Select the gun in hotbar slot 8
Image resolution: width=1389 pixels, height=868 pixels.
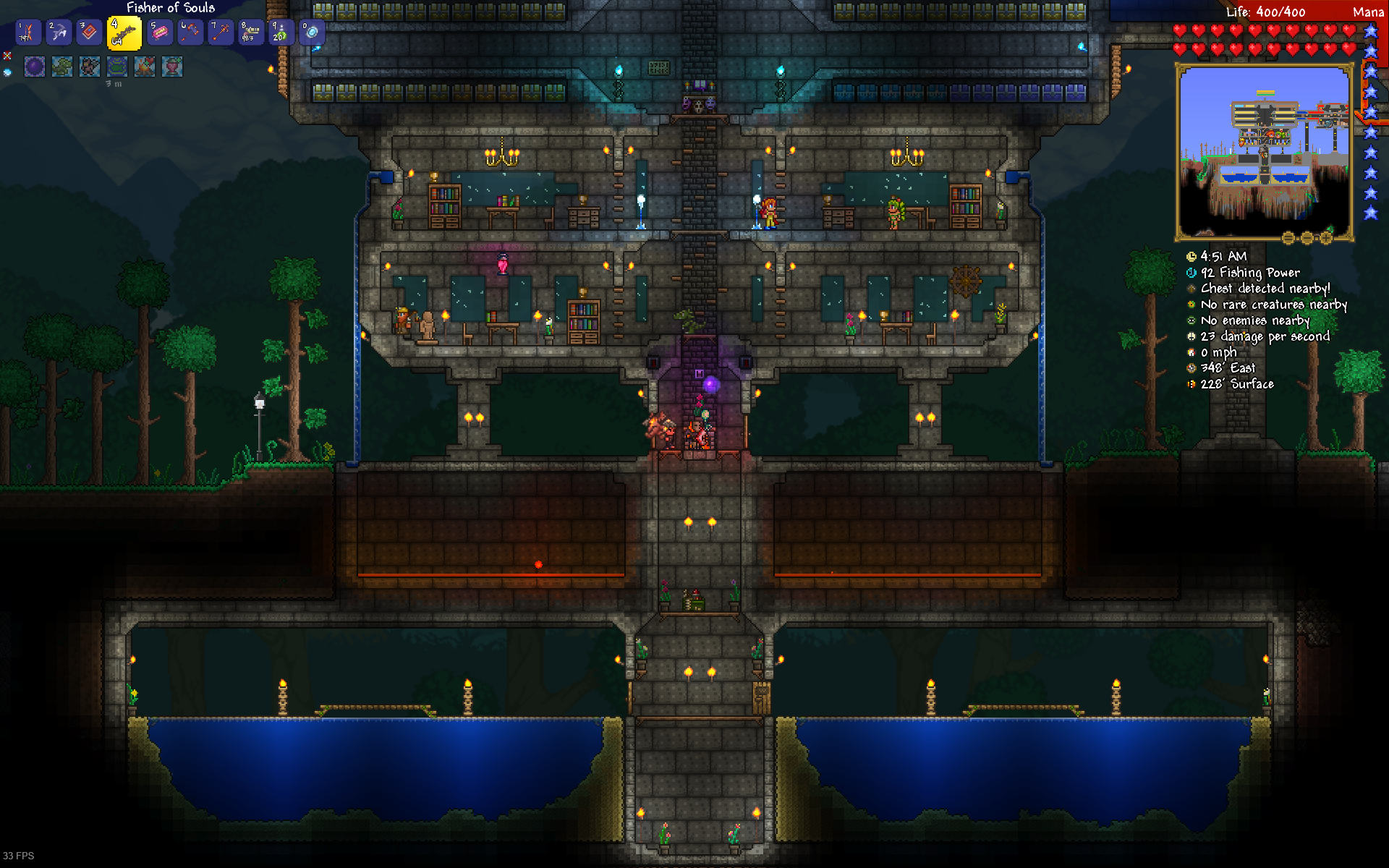tap(251, 32)
